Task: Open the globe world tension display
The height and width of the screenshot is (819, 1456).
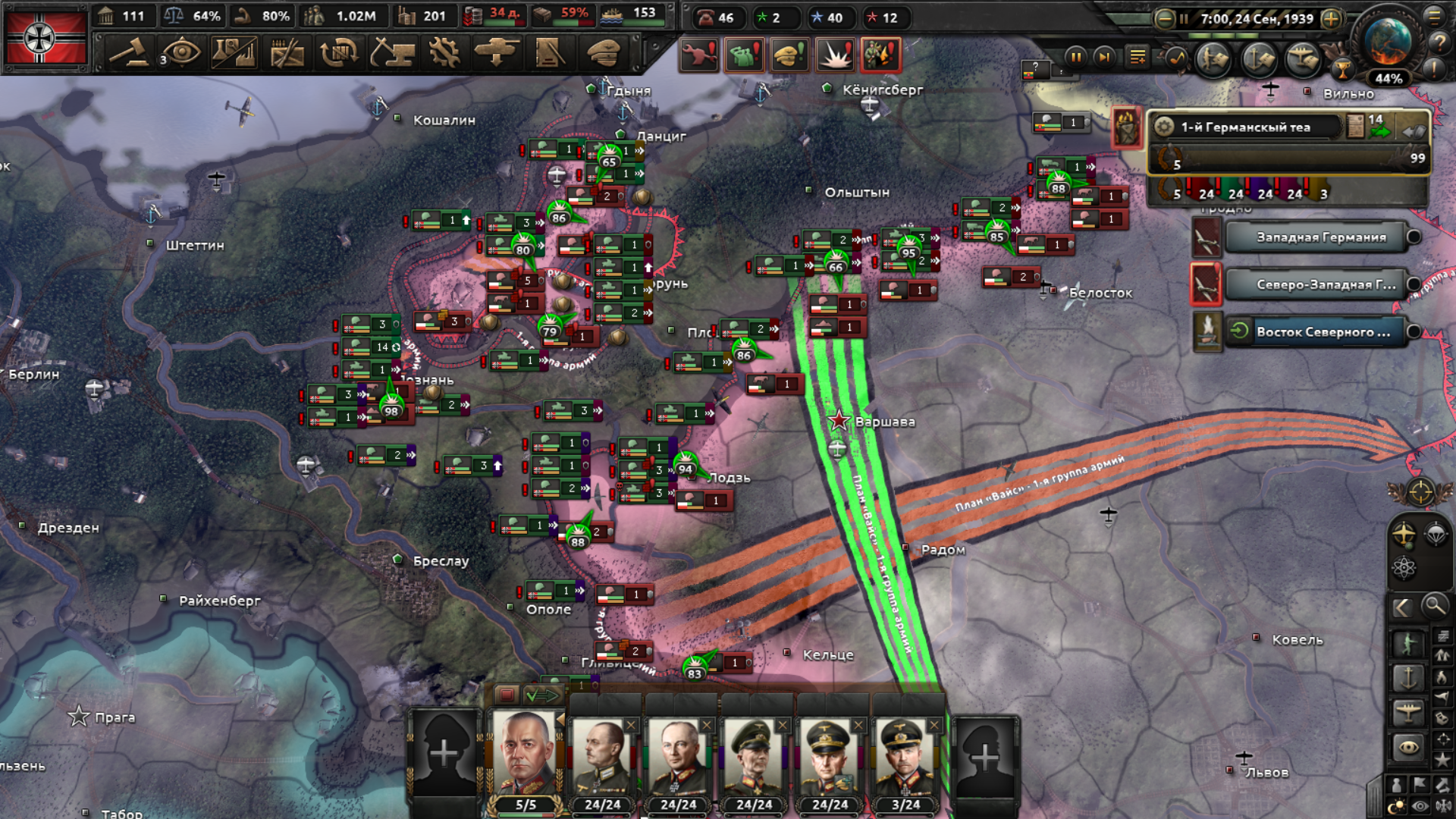Action: 1388,42
